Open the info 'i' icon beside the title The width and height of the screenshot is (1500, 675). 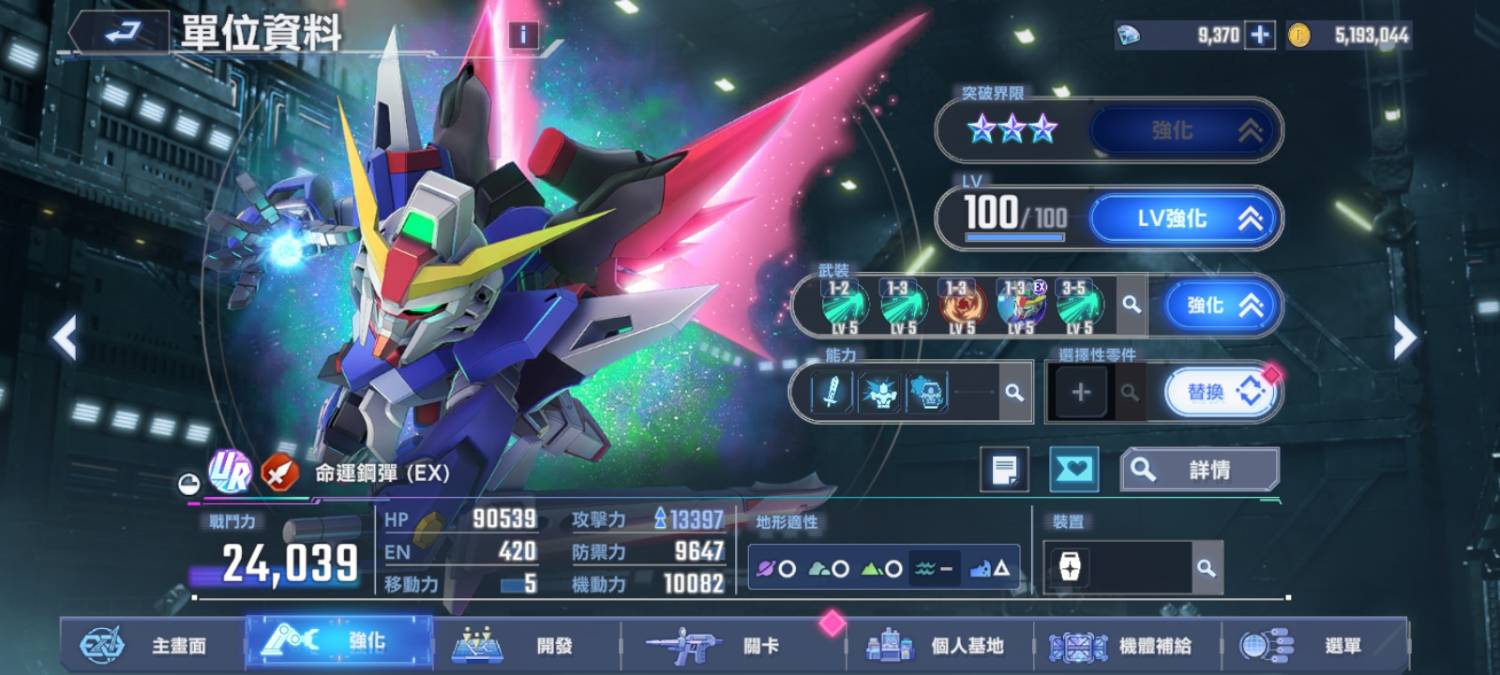523,36
